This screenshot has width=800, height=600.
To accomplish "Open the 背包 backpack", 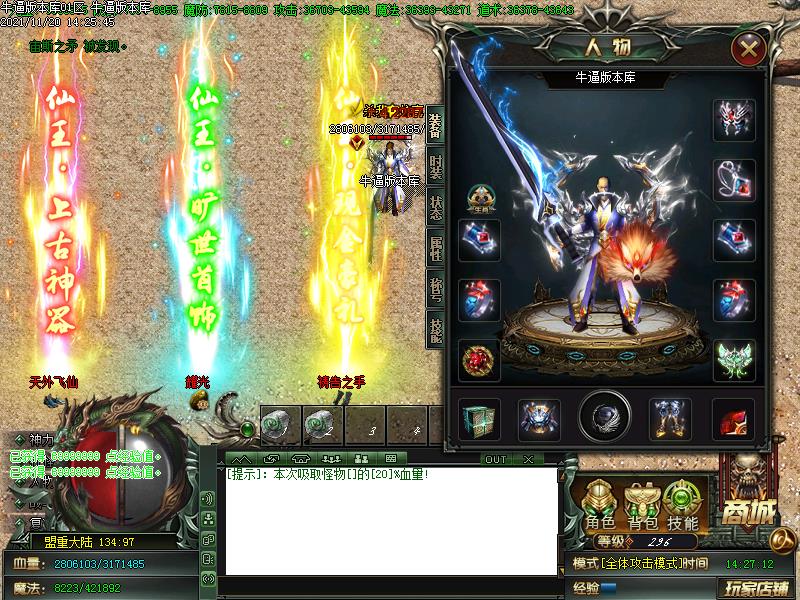I will point(642,505).
